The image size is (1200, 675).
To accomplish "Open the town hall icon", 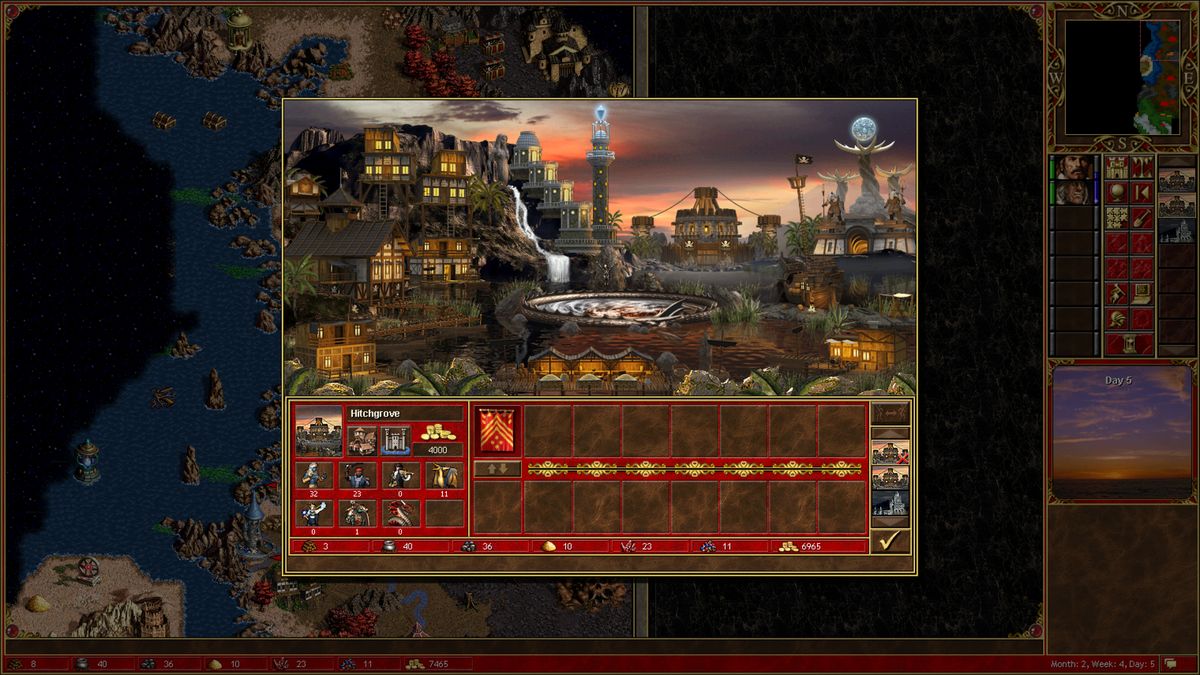I will pos(361,439).
